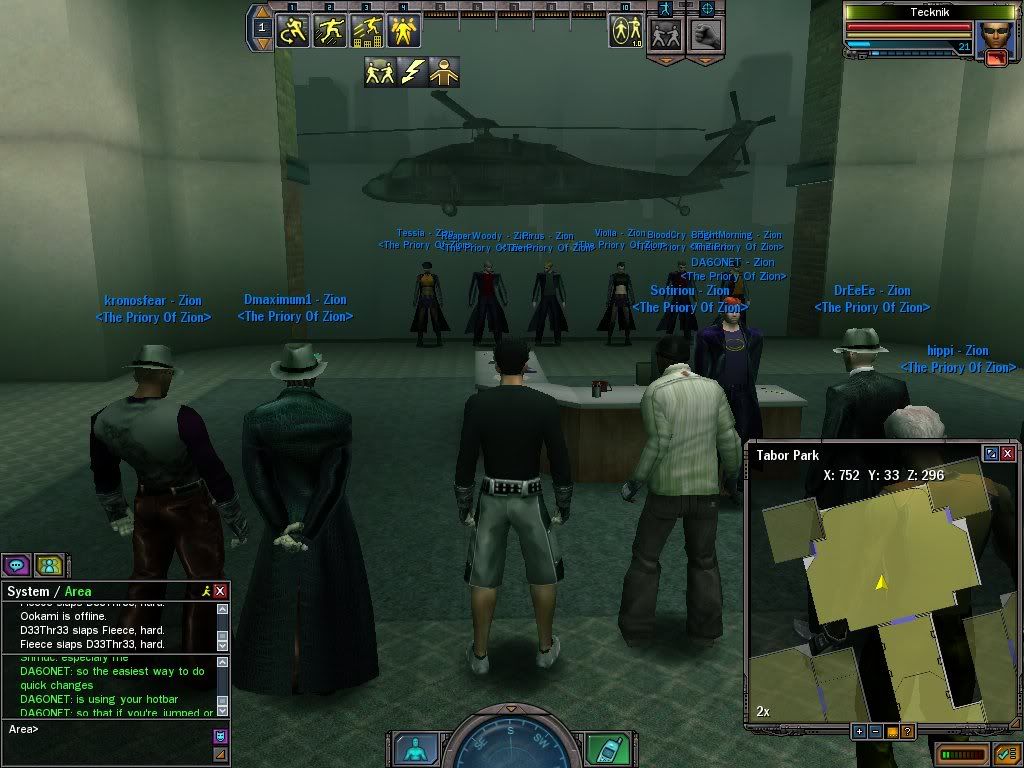Use the sprint ability in hotbar slot 2
Image resolution: width=1024 pixels, height=768 pixels.
(330, 30)
